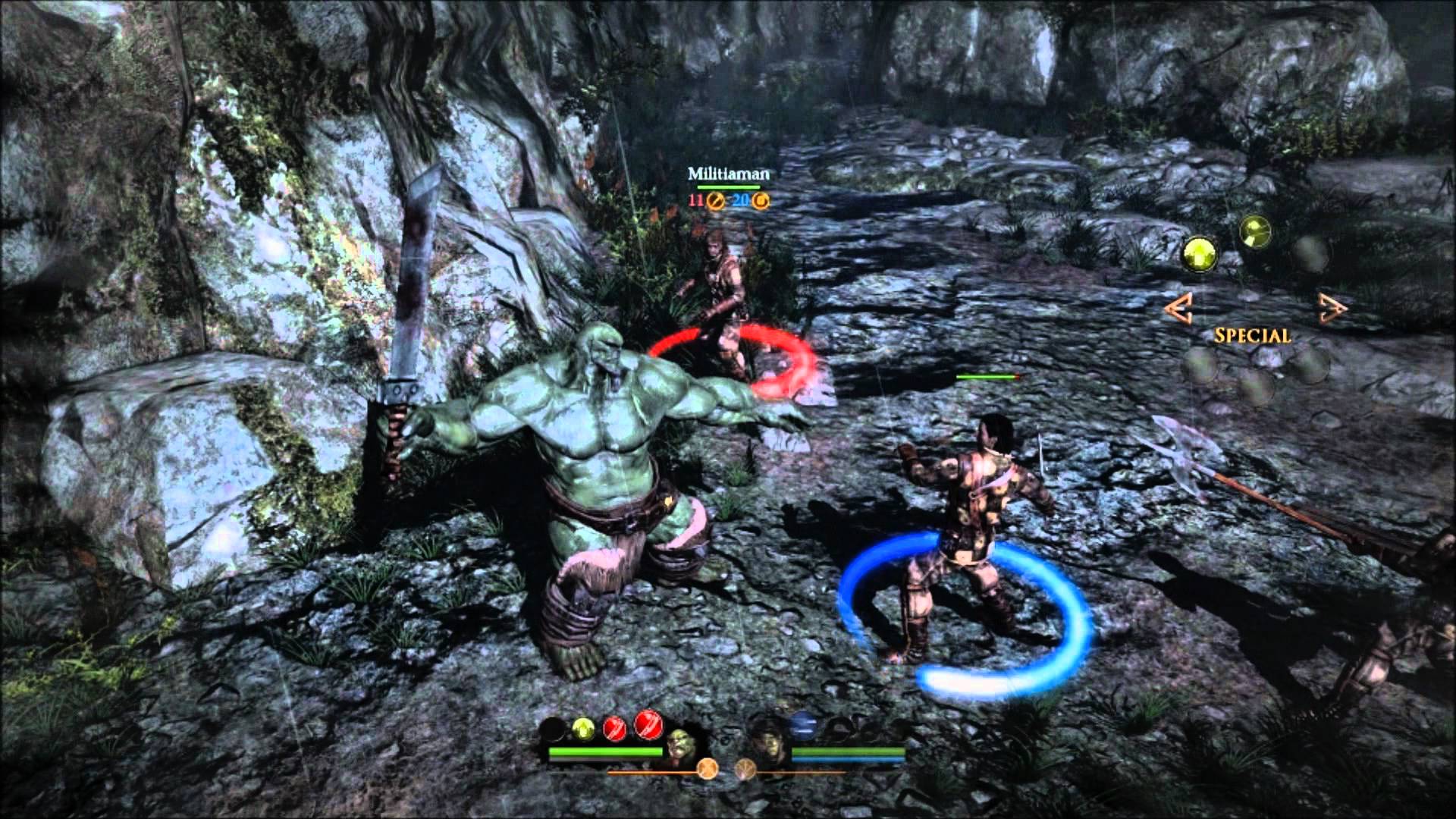The image size is (1456, 819).
Task: Cycle the Special wheel with the left arrow
Action: [x=1178, y=307]
